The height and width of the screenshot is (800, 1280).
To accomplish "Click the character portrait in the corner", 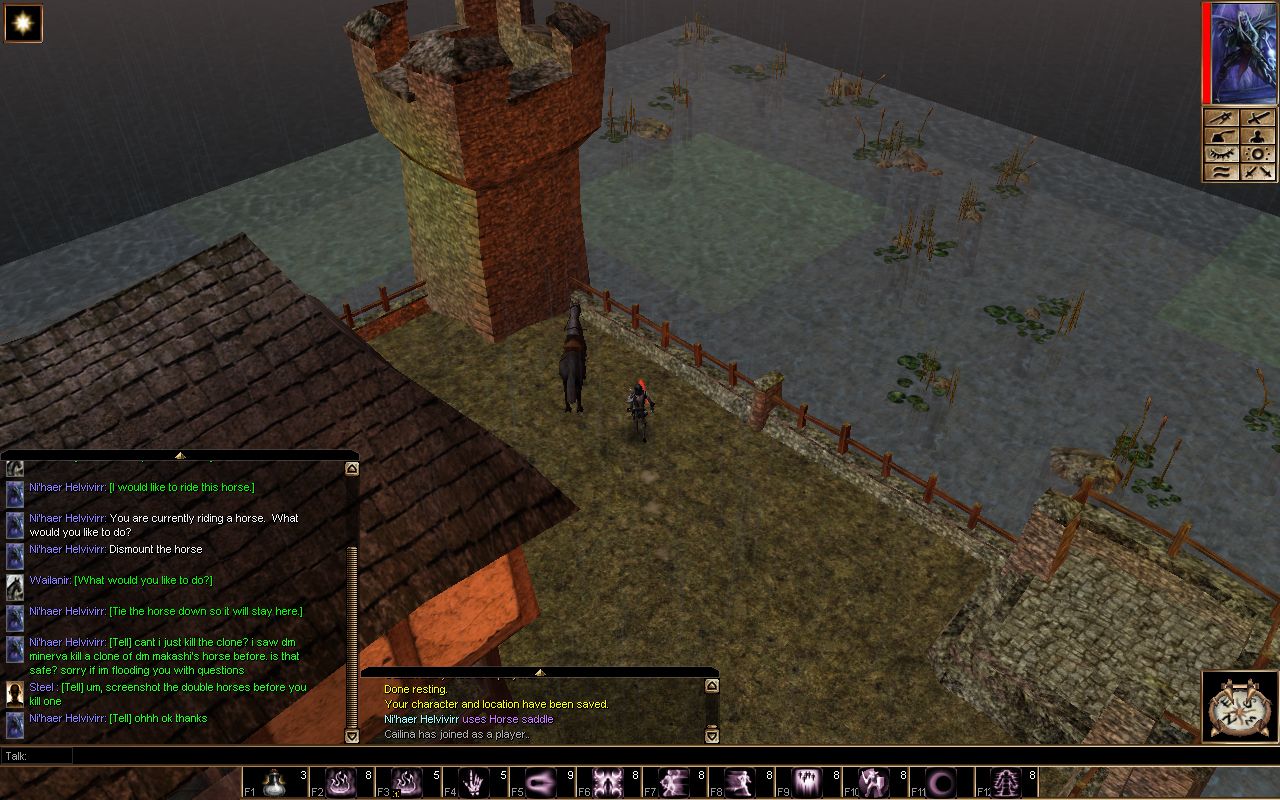I will [1244, 53].
